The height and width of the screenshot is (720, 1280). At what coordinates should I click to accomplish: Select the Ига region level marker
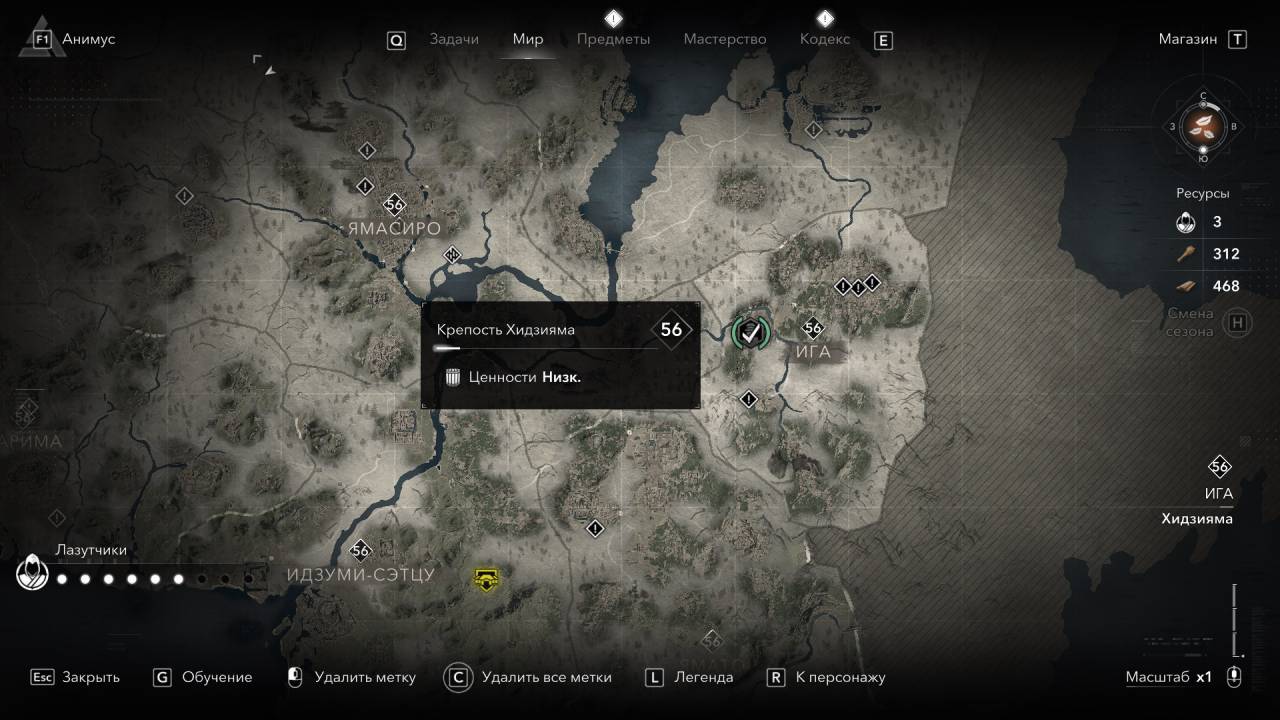coord(813,328)
